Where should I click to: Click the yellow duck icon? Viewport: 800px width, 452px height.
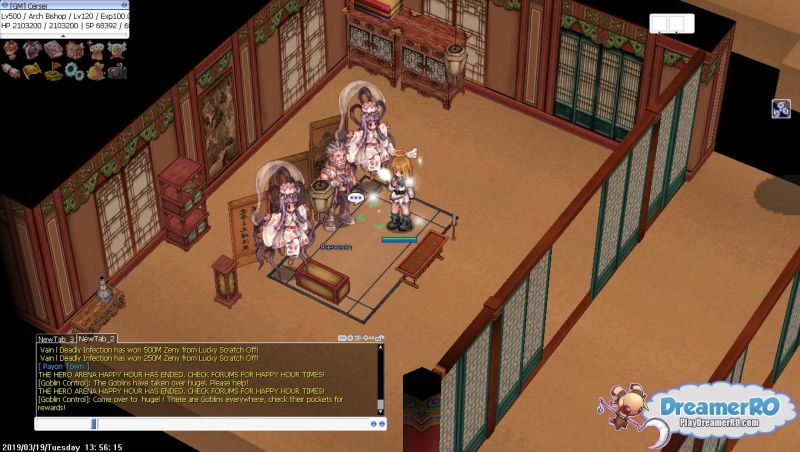click(94, 70)
